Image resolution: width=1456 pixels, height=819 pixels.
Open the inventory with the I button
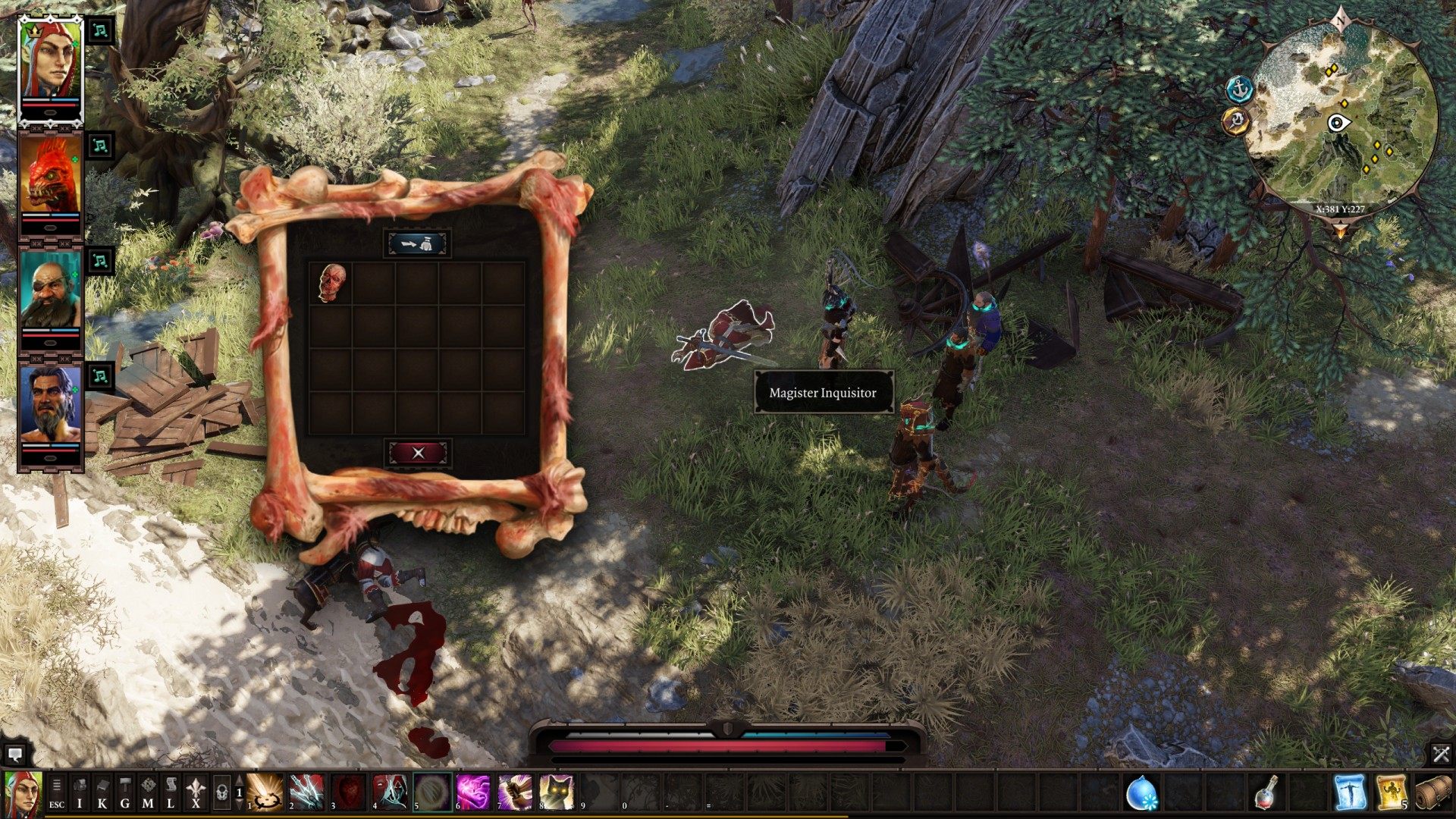click(80, 793)
